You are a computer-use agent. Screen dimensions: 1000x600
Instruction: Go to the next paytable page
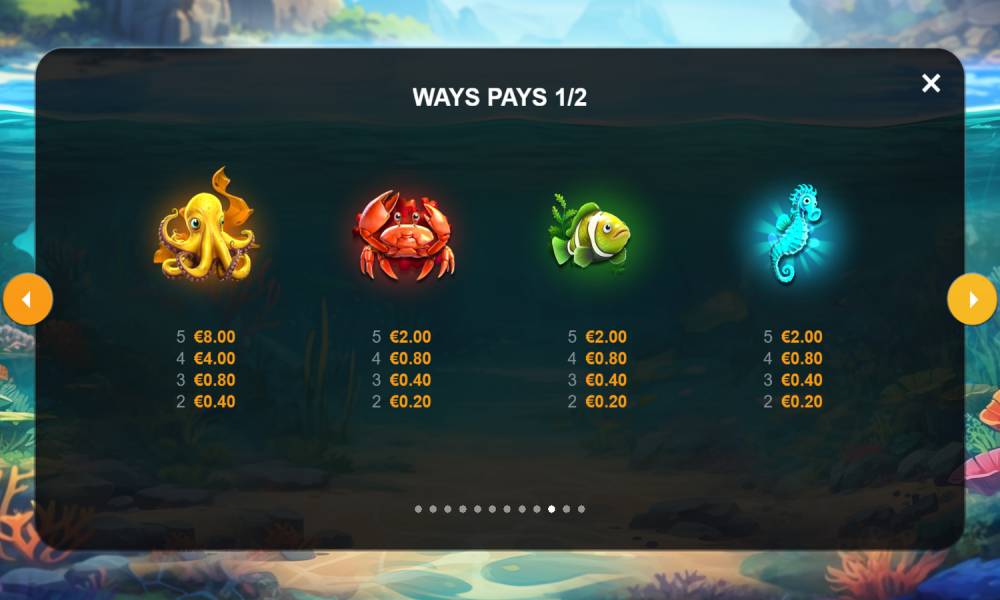point(971,299)
